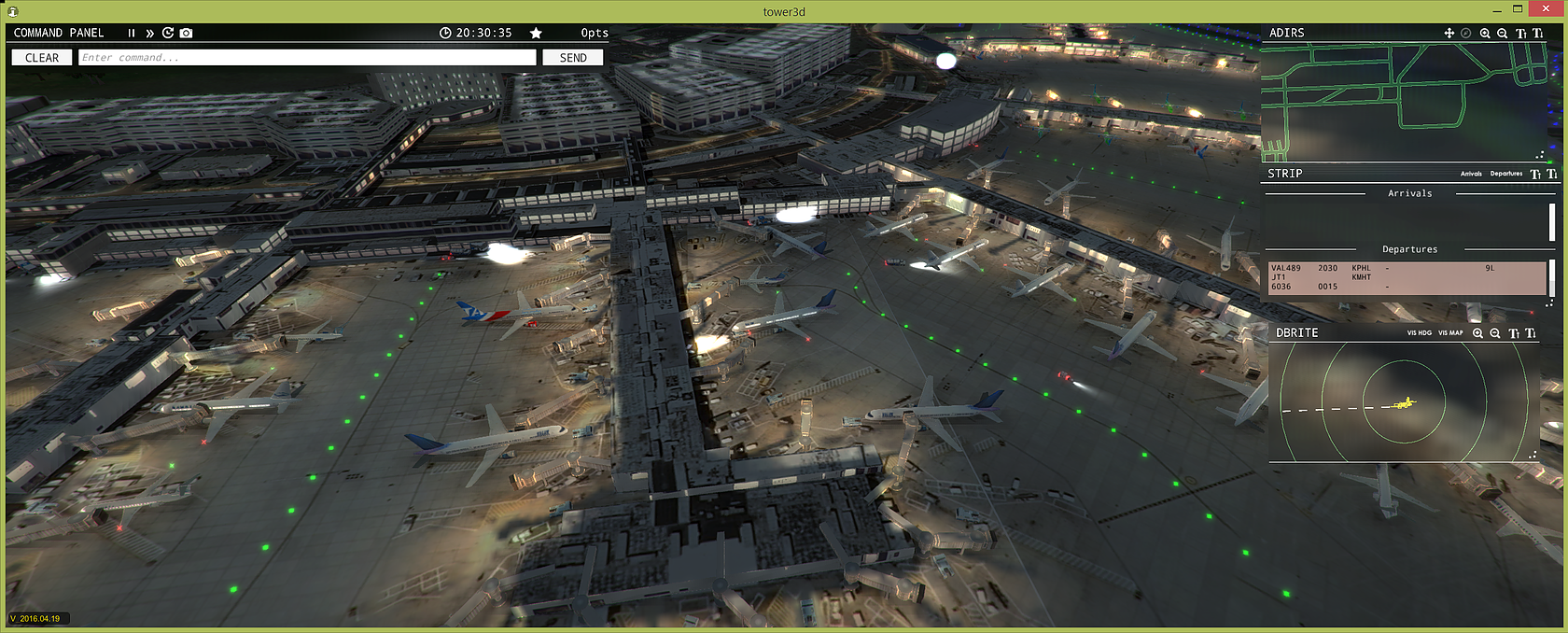Fast-forward the simulation speed

(149, 33)
